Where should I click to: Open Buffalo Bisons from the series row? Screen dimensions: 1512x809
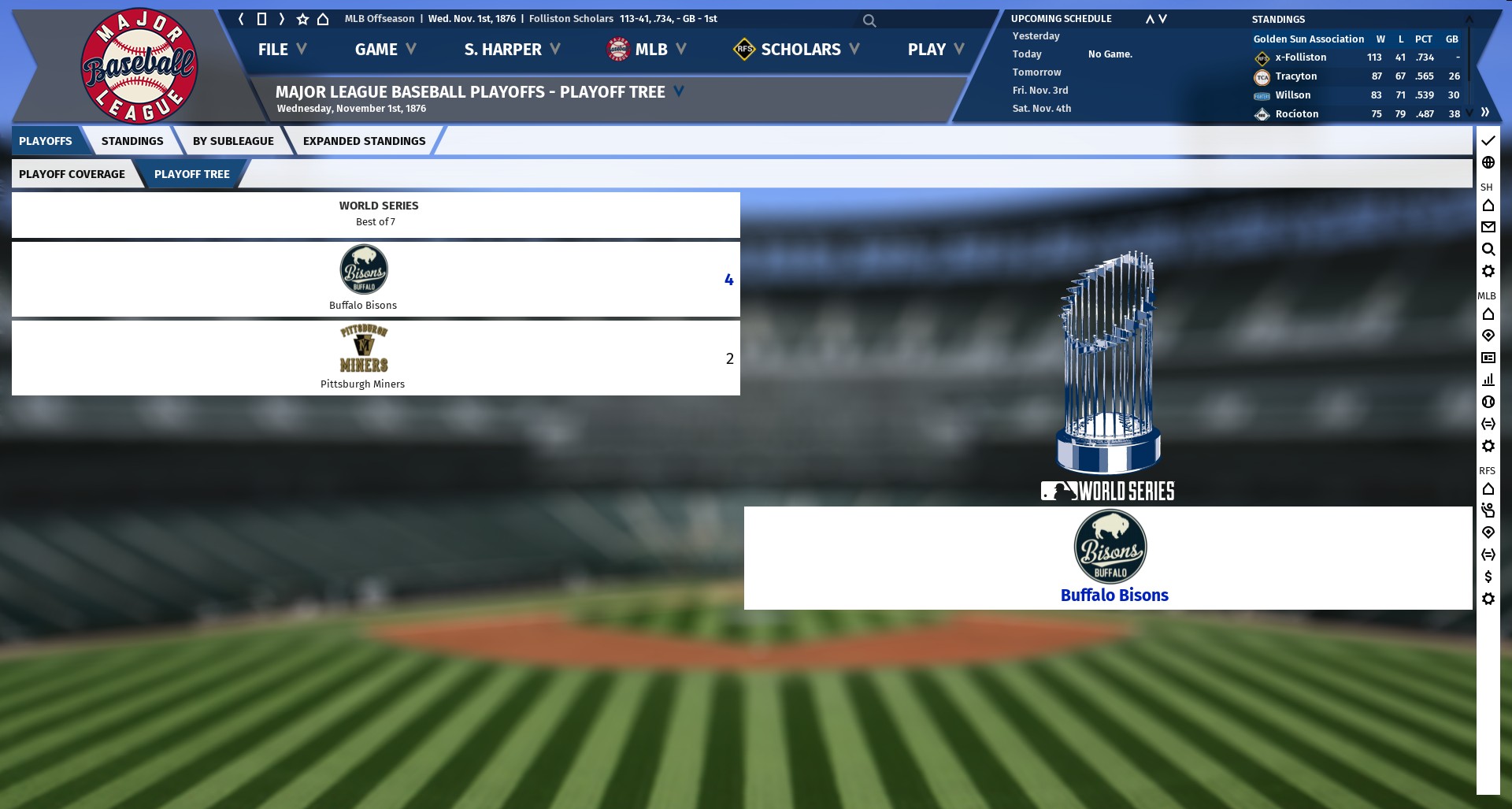point(363,305)
